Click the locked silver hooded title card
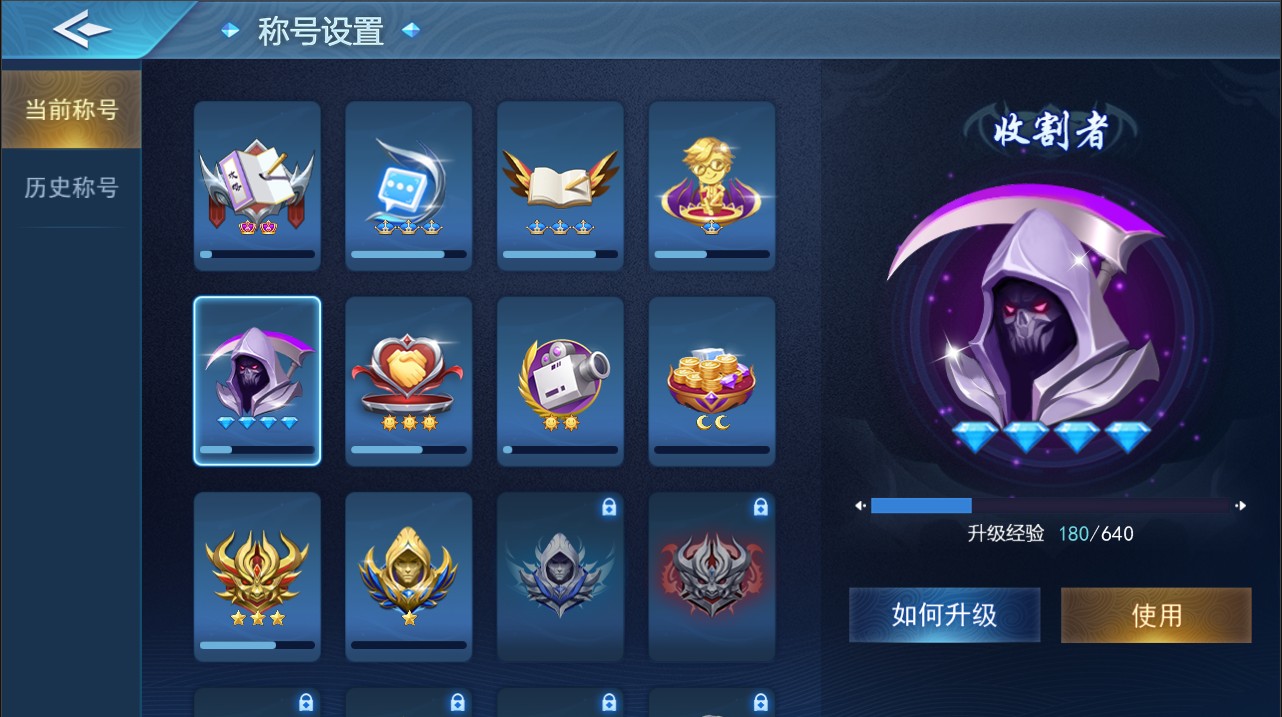The width and height of the screenshot is (1282, 717). click(x=560, y=576)
